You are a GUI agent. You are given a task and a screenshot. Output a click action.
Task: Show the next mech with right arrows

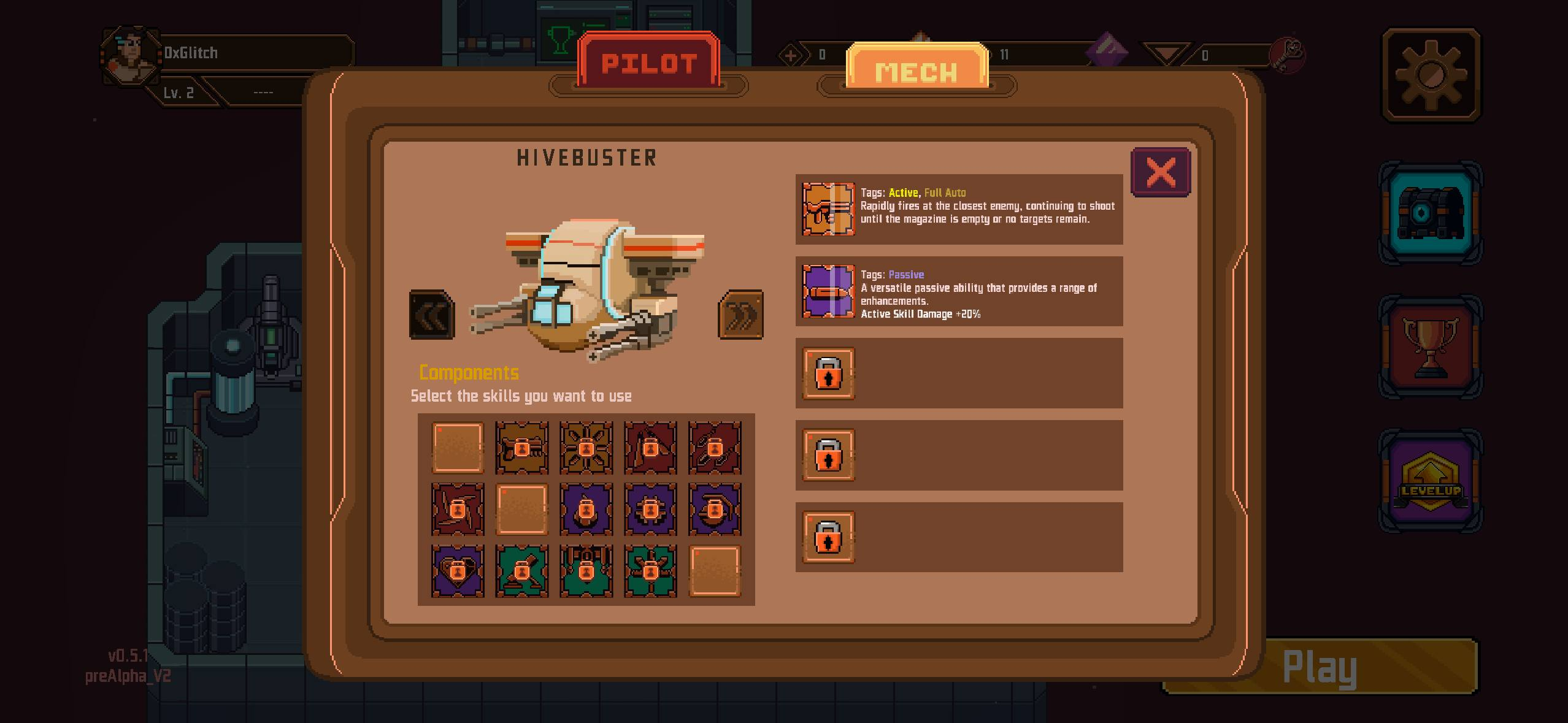pyautogui.click(x=740, y=315)
